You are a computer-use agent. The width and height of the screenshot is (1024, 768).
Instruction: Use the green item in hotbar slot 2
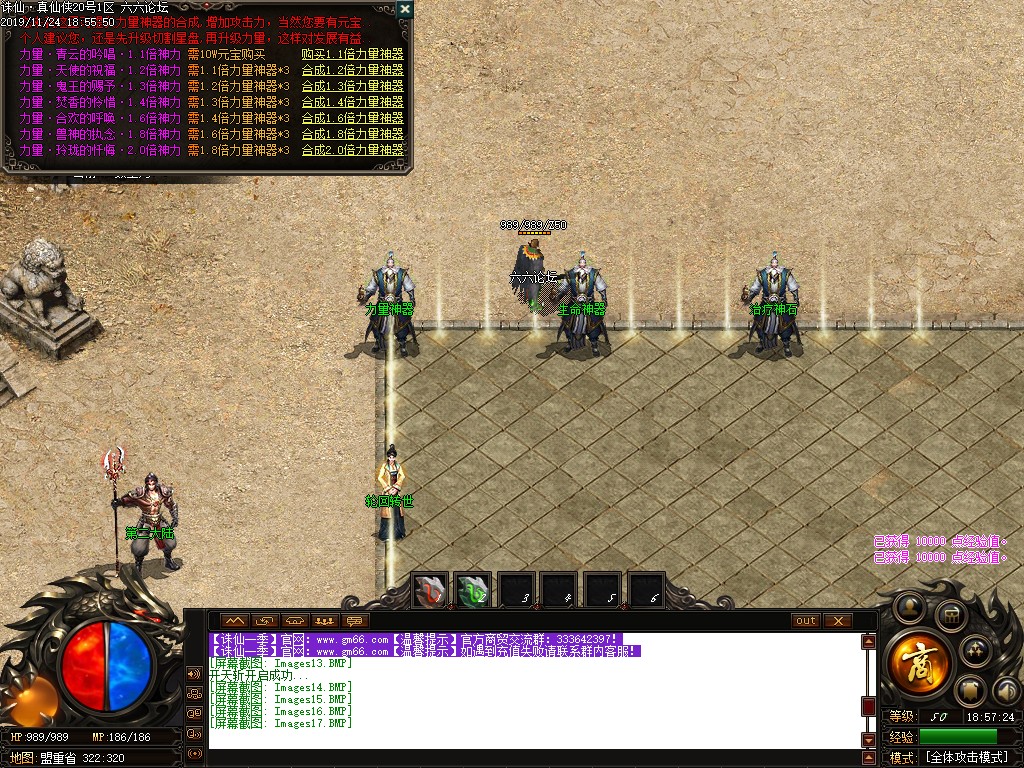click(x=473, y=591)
